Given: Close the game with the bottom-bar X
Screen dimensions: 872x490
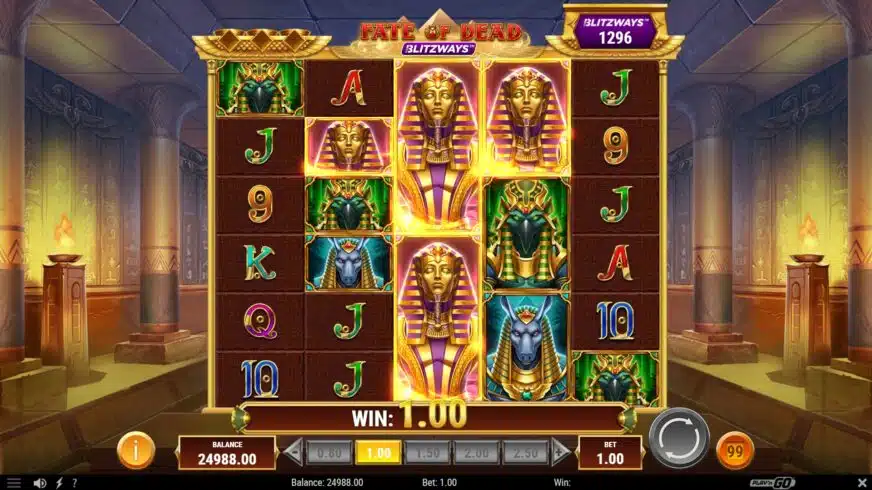Looking at the screenshot, I should tap(861, 482).
